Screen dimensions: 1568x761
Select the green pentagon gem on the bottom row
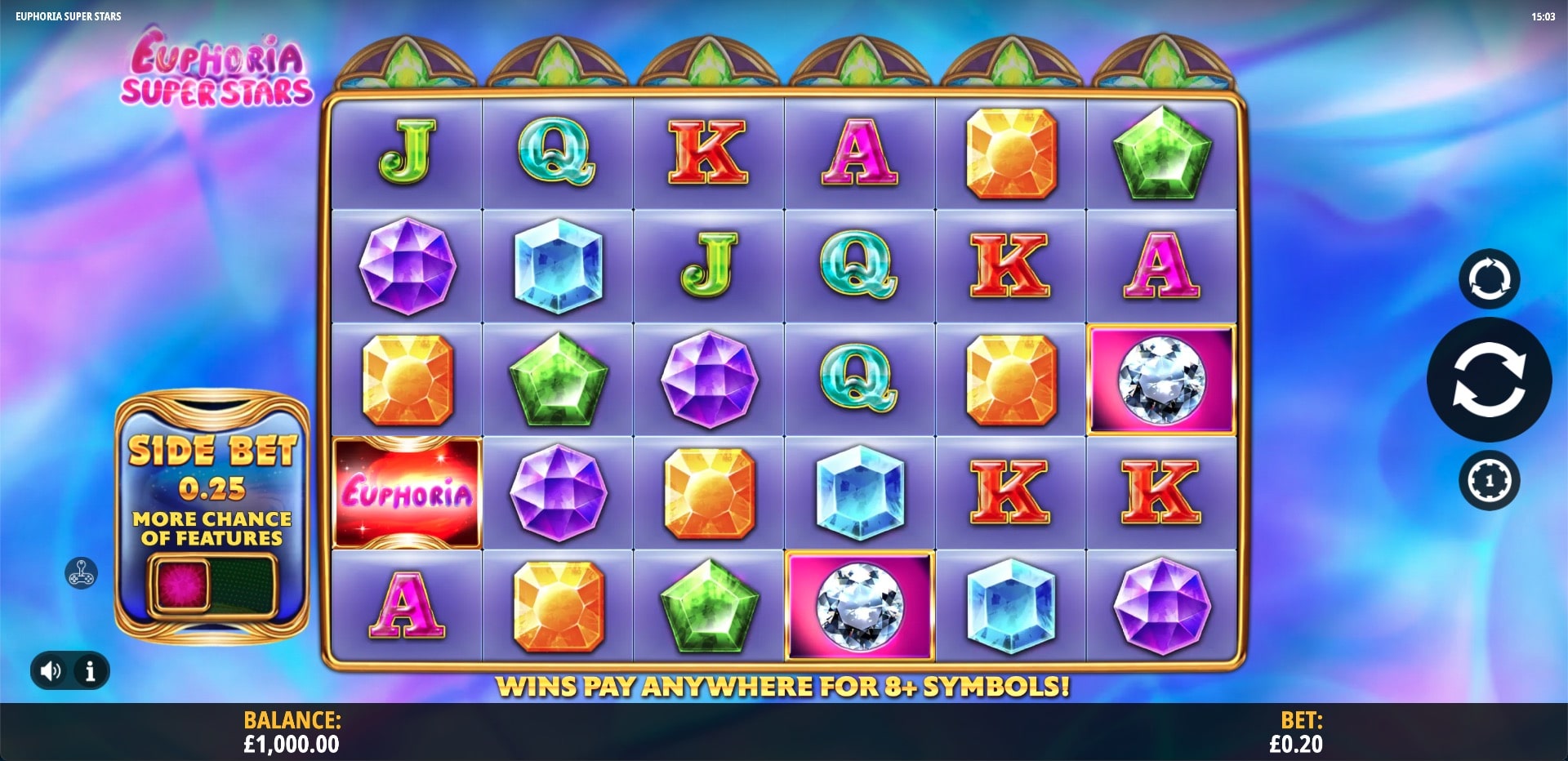709,603
